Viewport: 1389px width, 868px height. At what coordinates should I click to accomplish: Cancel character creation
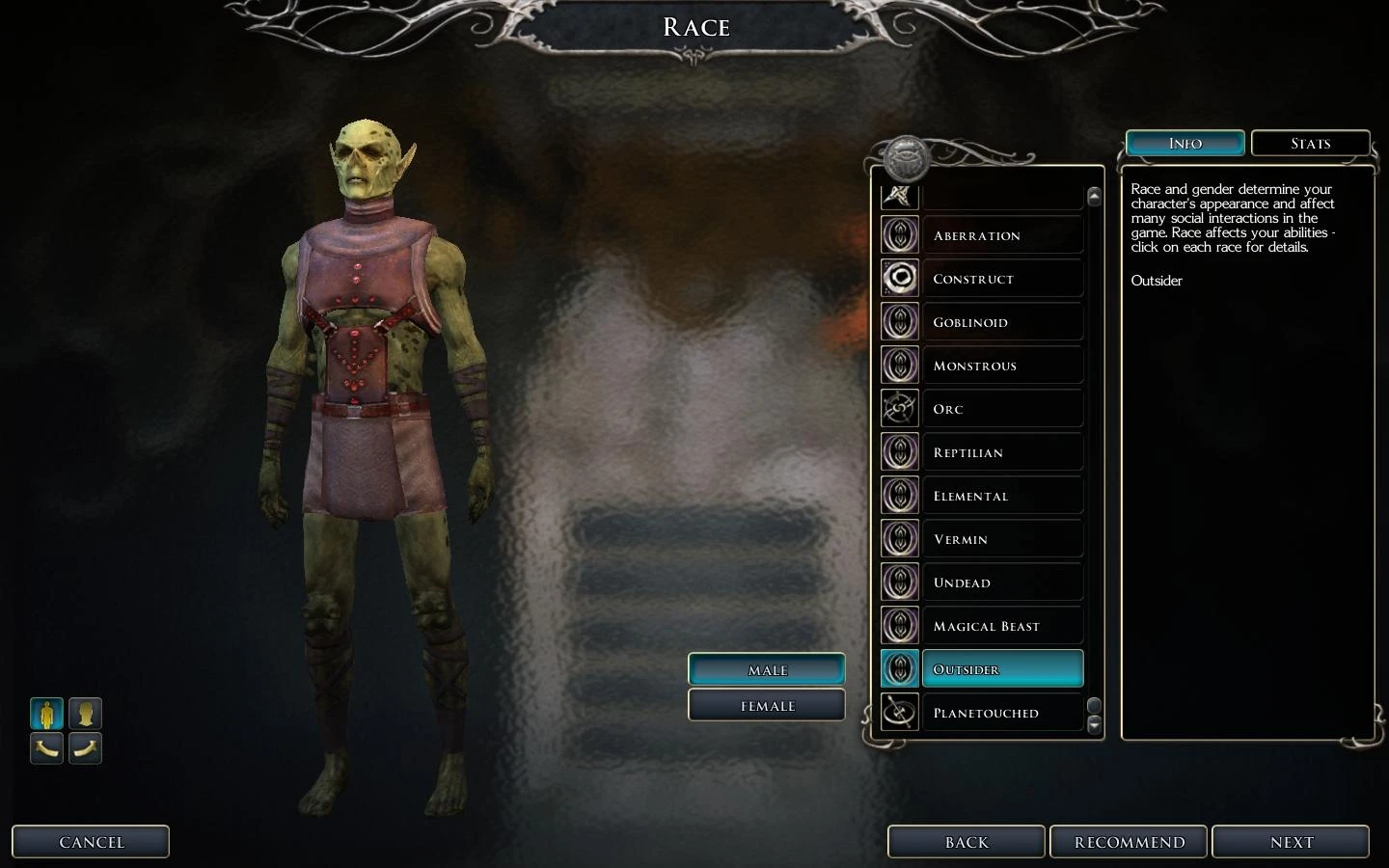click(x=91, y=841)
